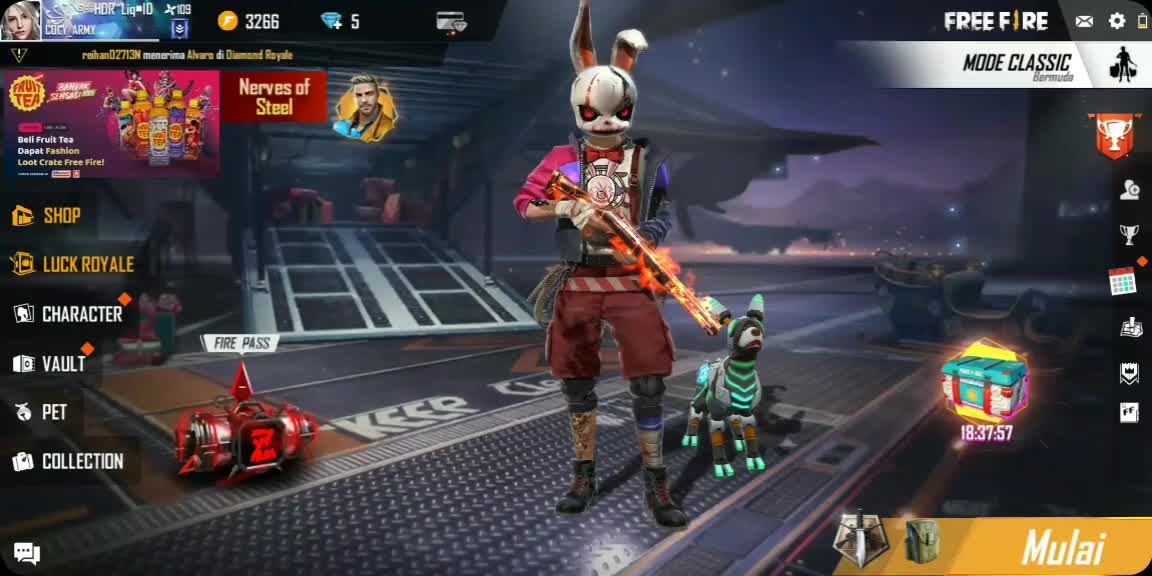Change the Mode Classic game mode
1152x576 pixels.
pos(1016,65)
